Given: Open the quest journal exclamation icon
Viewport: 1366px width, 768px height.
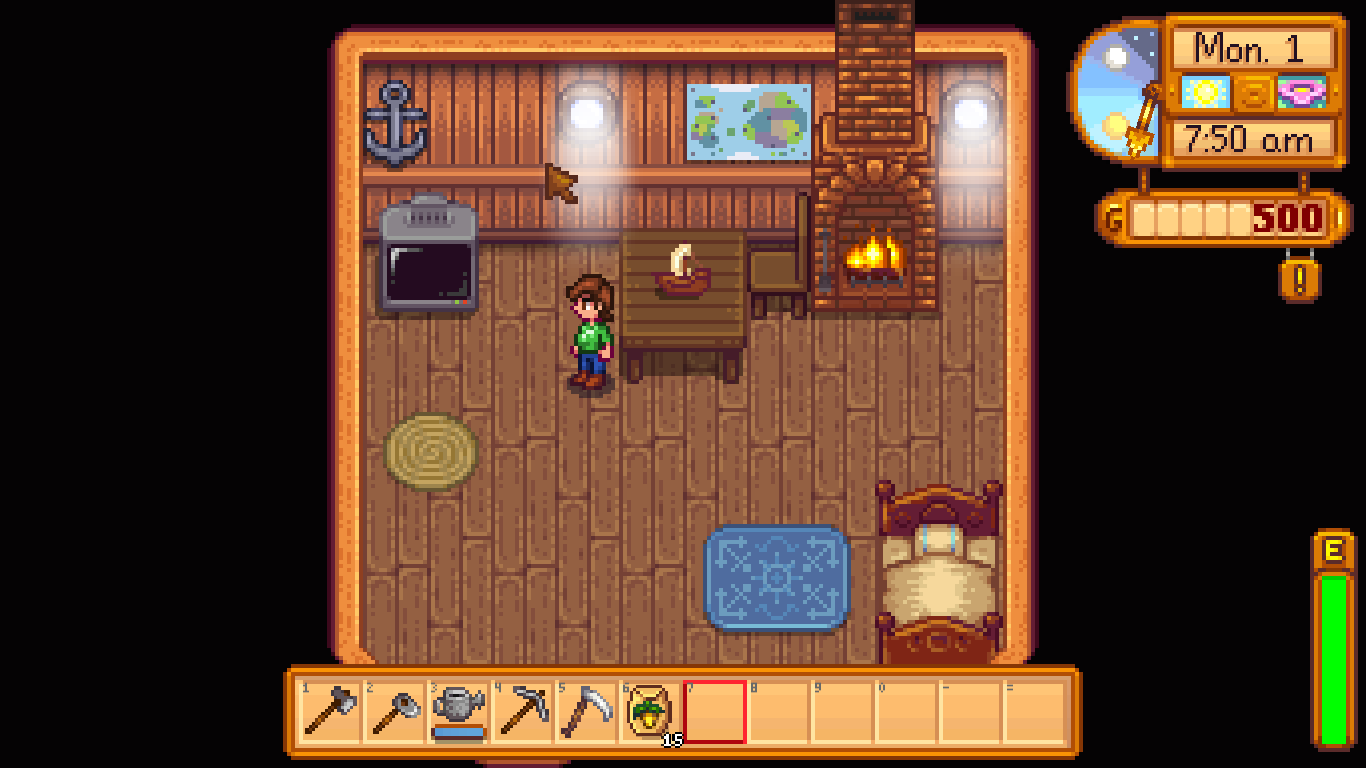Looking at the screenshot, I should click(1297, 283).
